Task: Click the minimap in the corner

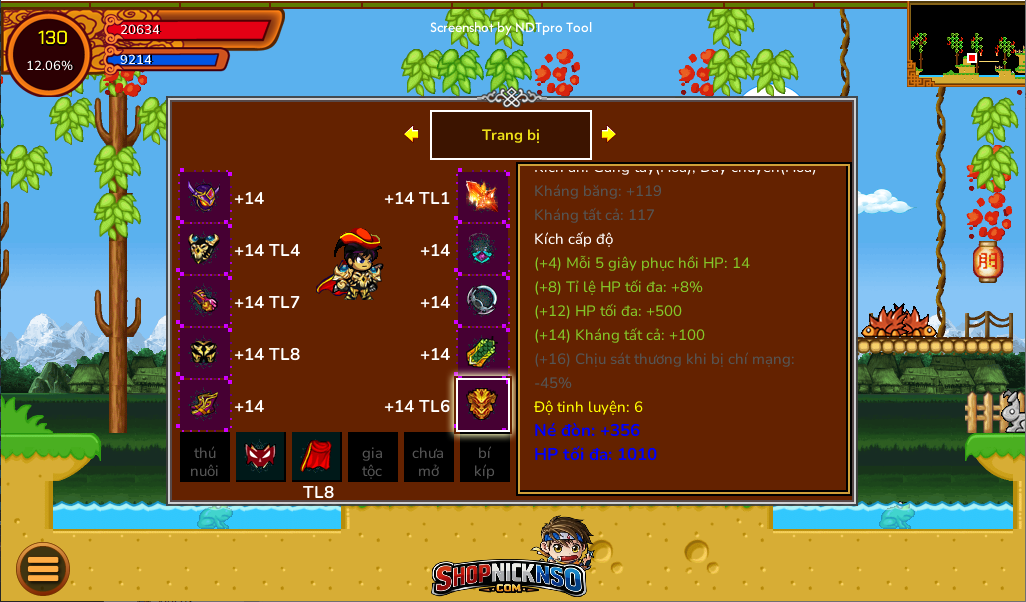Action: click(x=966, y=44)
